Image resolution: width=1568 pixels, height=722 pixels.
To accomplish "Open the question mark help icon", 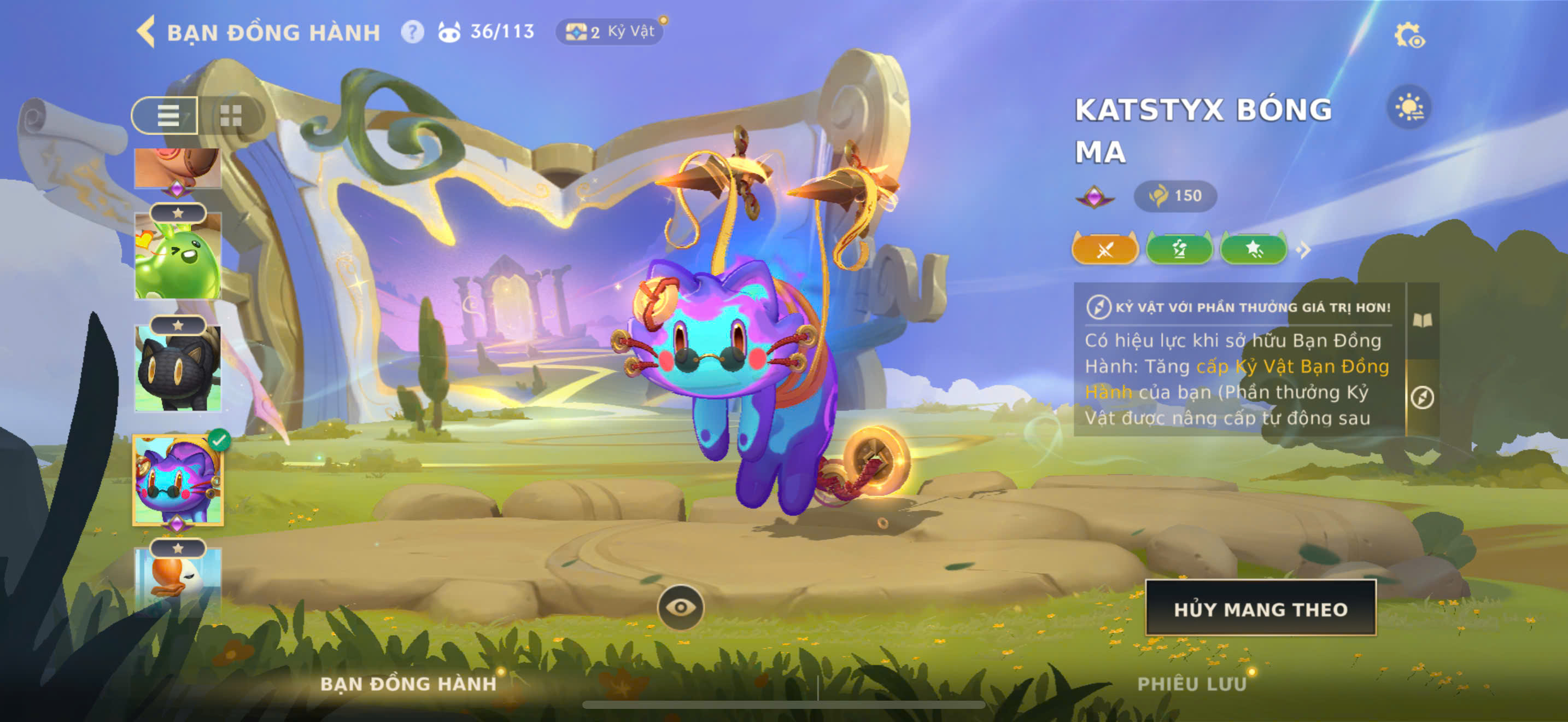I will click(412, 32).
